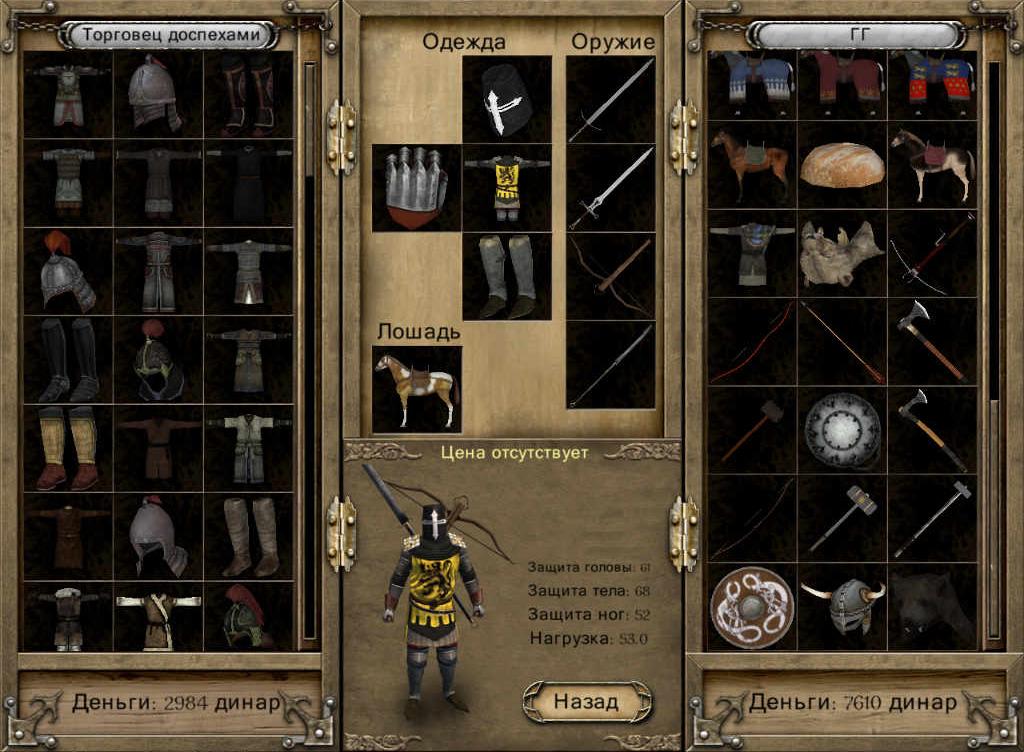Select the equipped steel gauntlets slot
1024x752 pixels.
(416, 188)
